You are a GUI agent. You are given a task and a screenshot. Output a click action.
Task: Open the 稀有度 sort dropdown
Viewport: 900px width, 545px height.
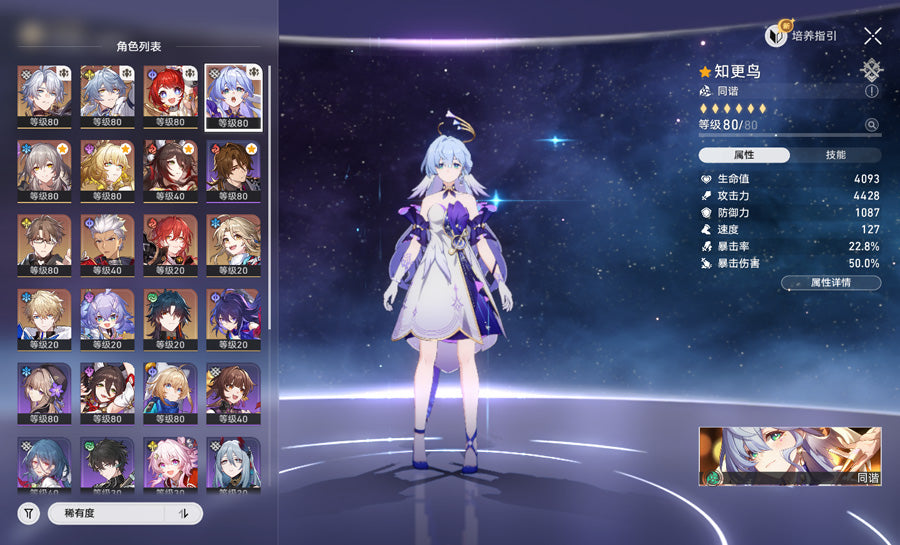(105, 514)
